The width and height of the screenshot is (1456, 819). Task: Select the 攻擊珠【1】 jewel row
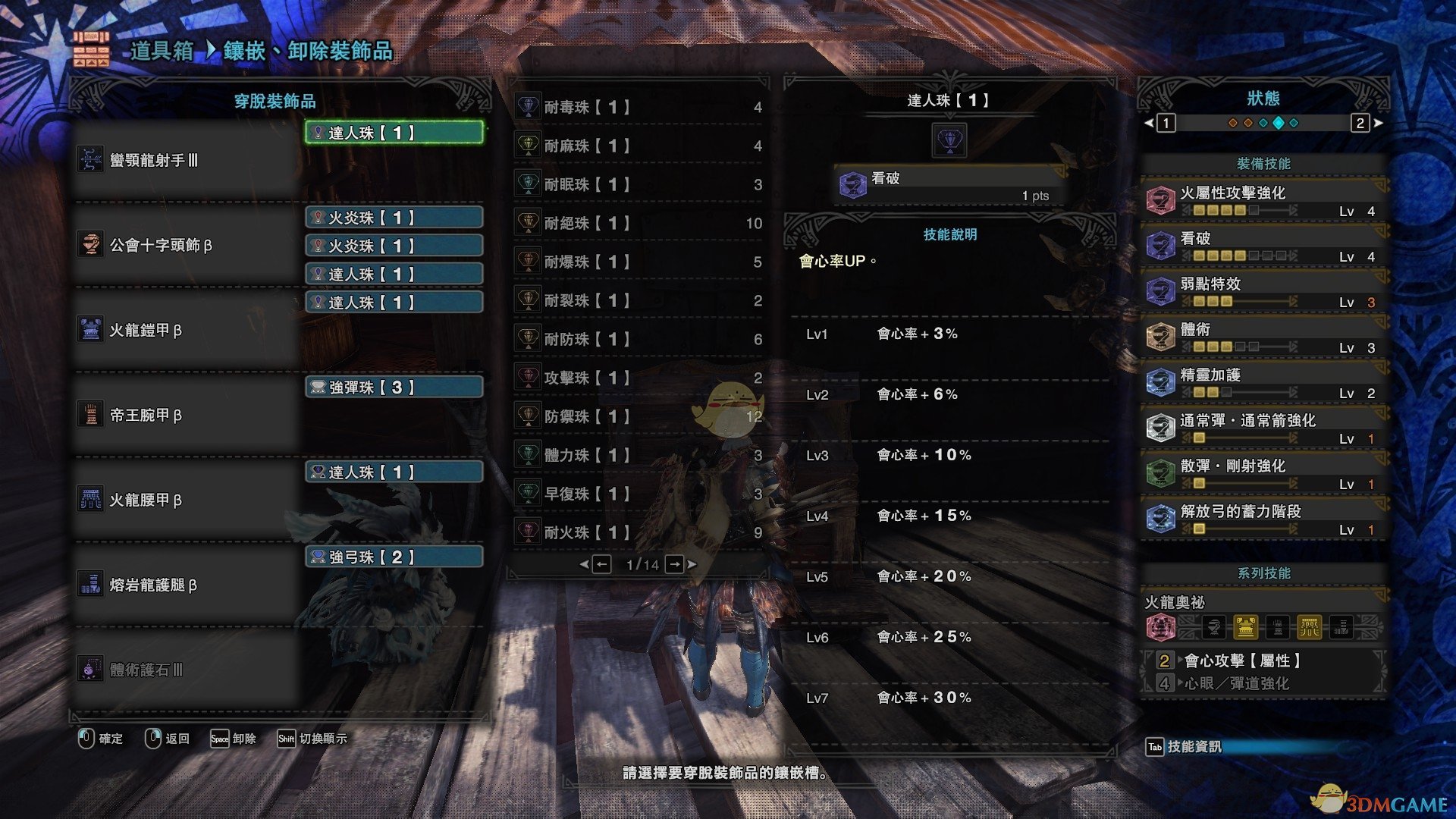click(639, 378)
